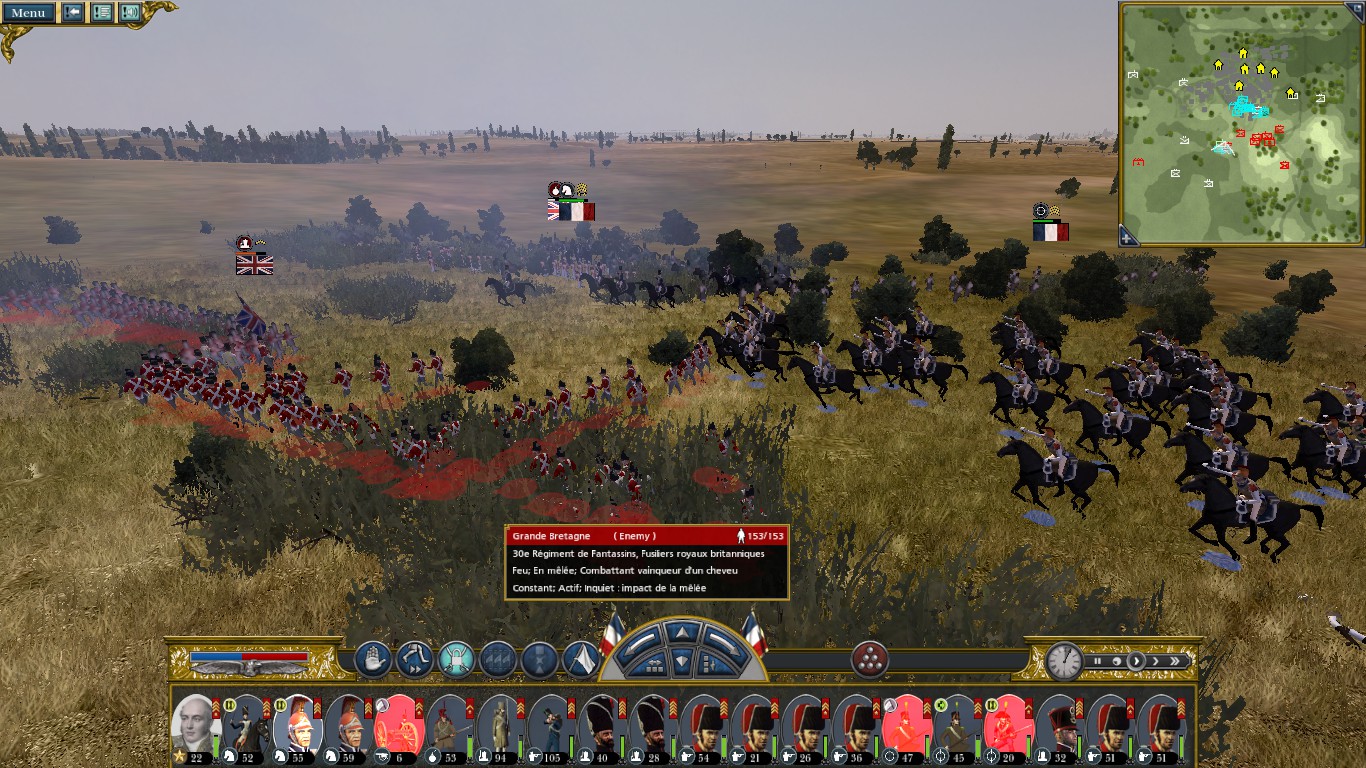Click the battlefield minimap
Viewport: 1366px width, 768px height.
click(x=1240, y=122)
